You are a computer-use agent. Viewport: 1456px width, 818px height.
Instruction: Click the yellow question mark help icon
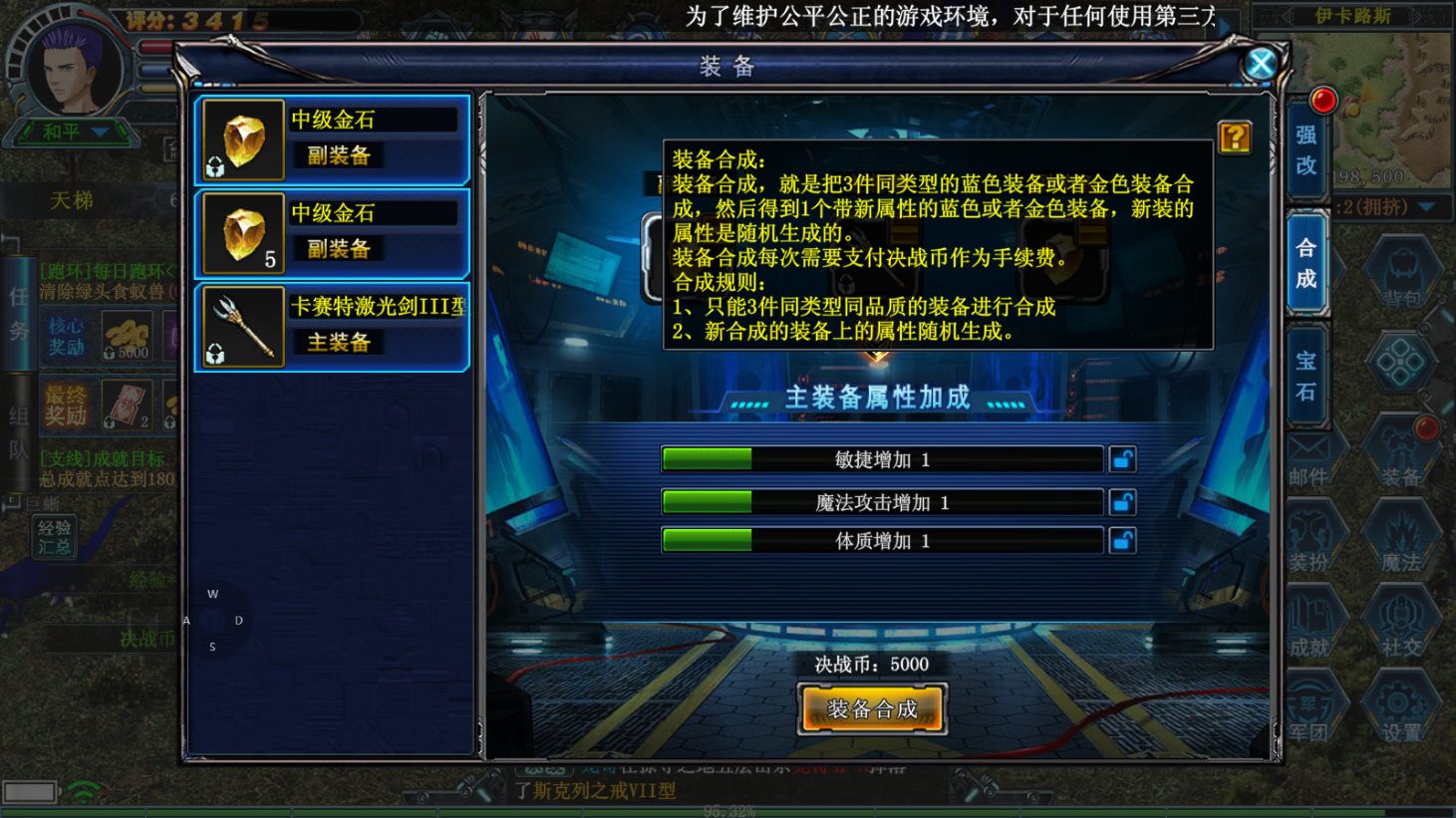pyautogui.click(x=1235, y=139)
